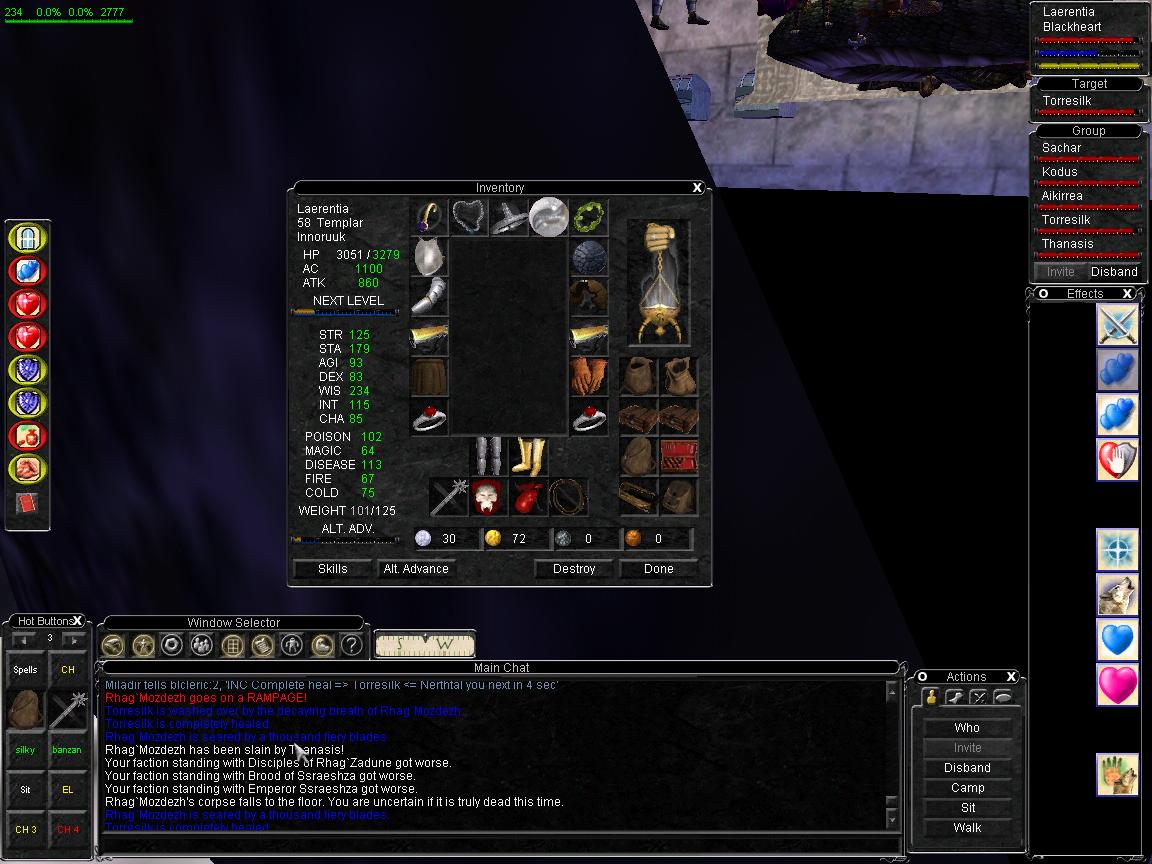Select group member Sachar
Viewport: 1152px width, 864px height.
coord(1062,148)
